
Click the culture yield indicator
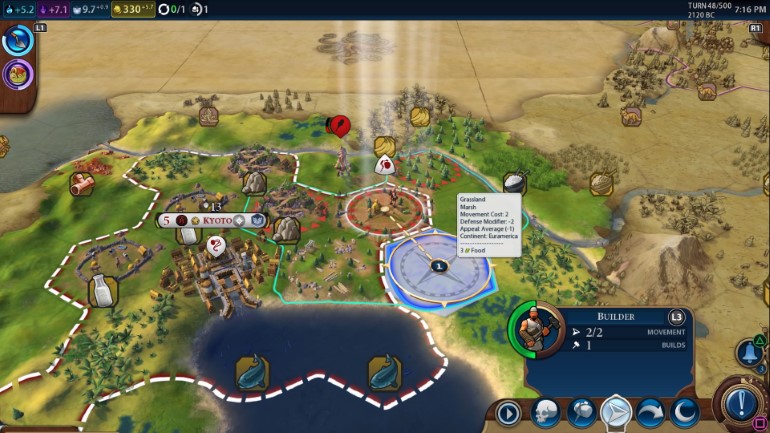55,9
